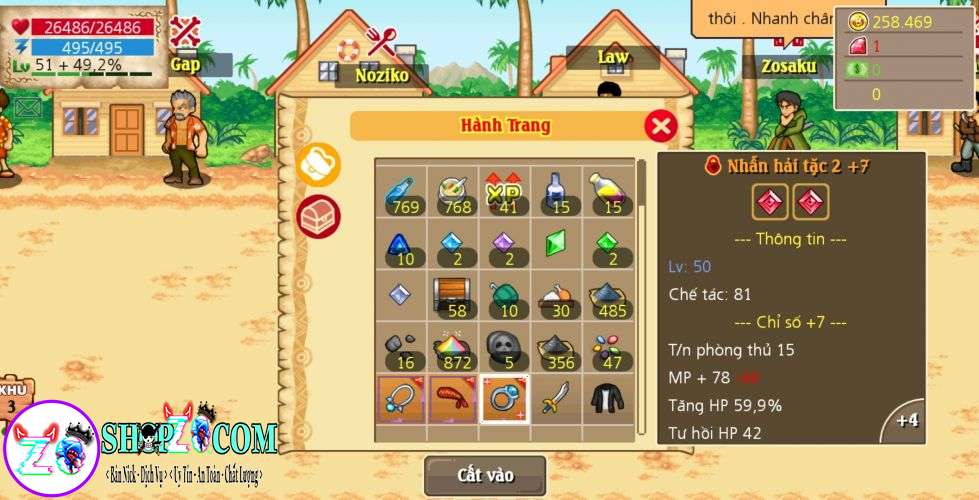Select the black jacket slot
This screenshot has height=500, width=979.
(607, 397)
